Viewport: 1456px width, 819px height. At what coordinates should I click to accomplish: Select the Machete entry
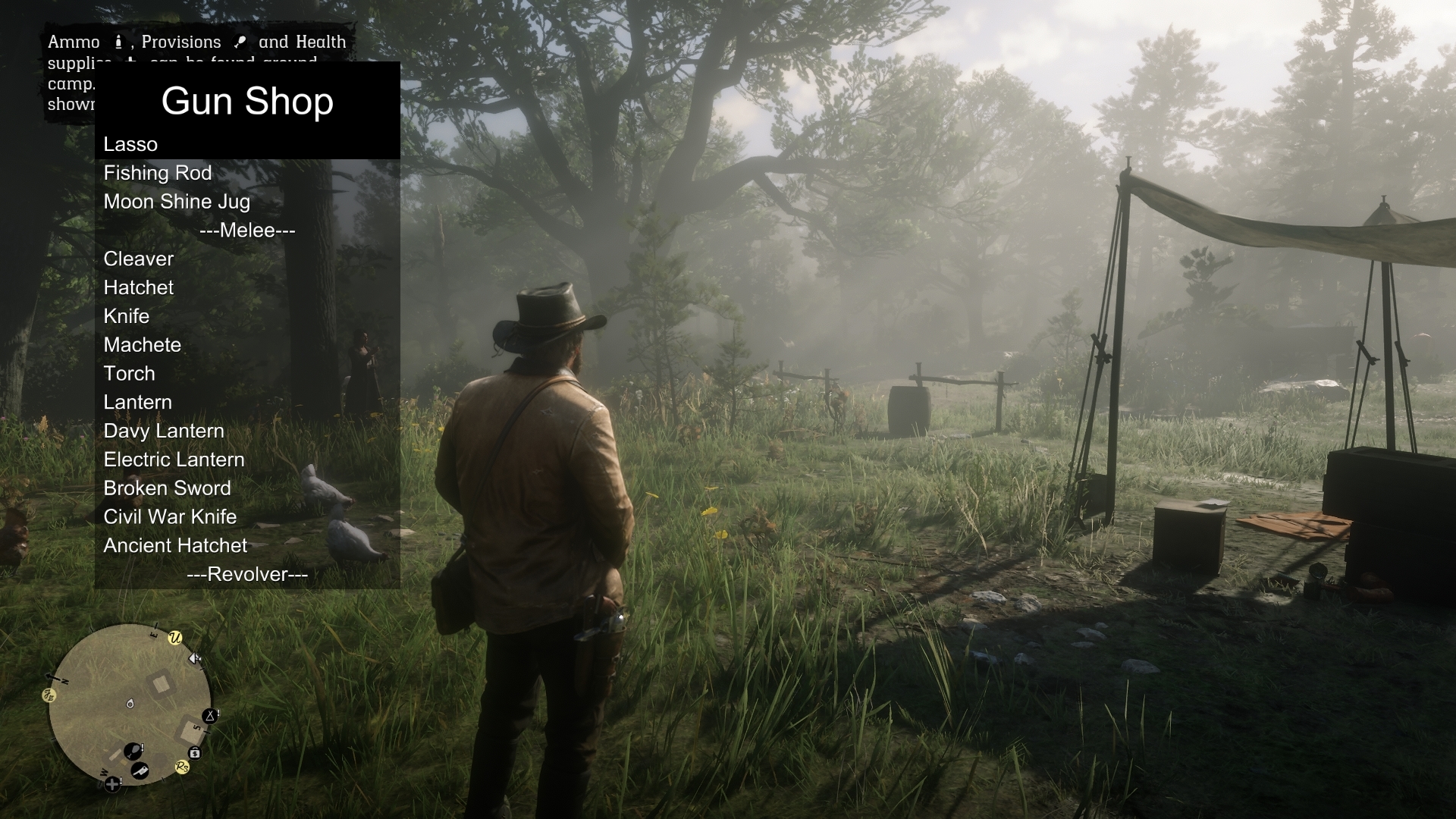143,345
